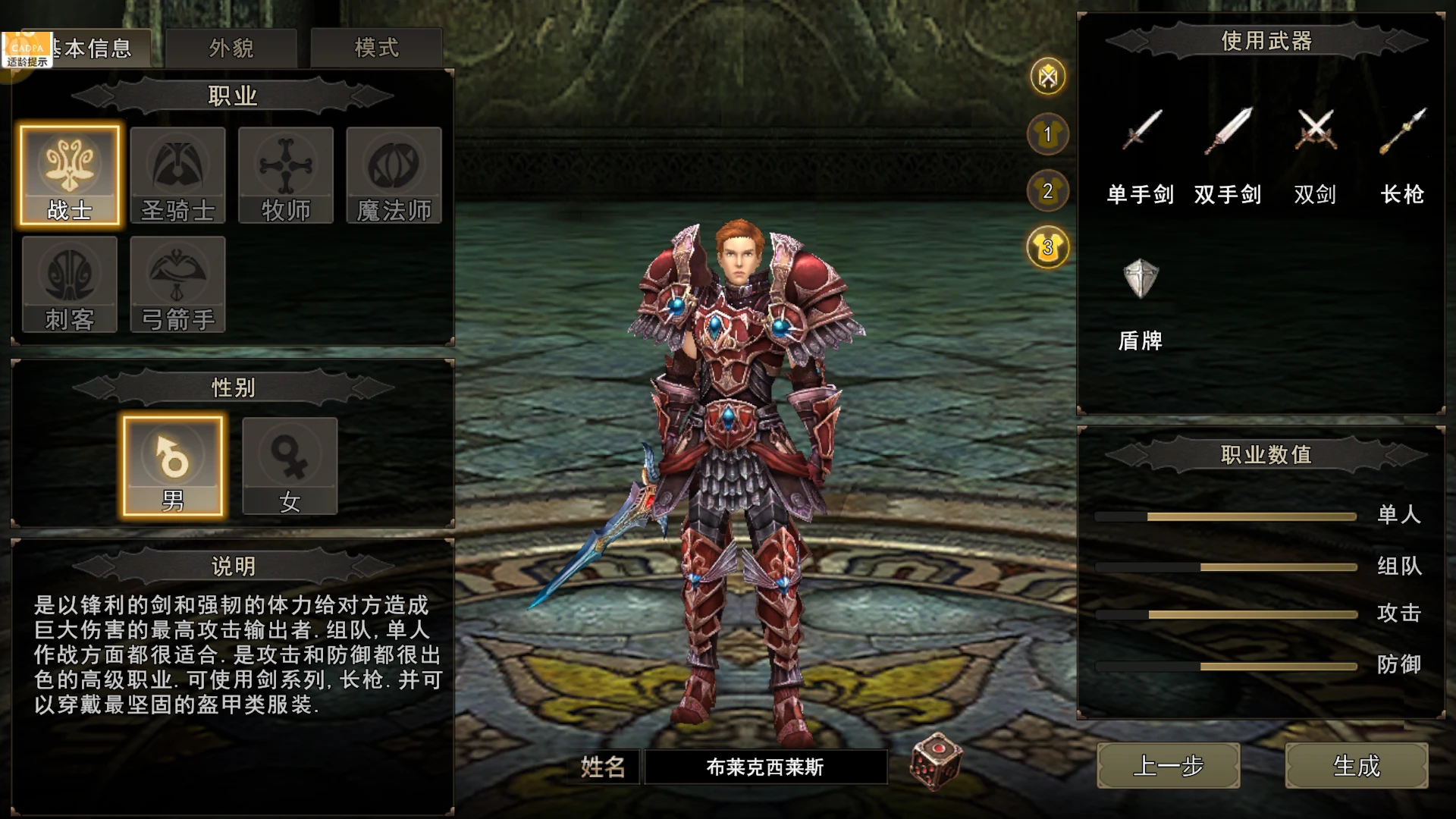
Task: View the 盾牌 shield equipment icon
Action: click(x=1141, y=279)
